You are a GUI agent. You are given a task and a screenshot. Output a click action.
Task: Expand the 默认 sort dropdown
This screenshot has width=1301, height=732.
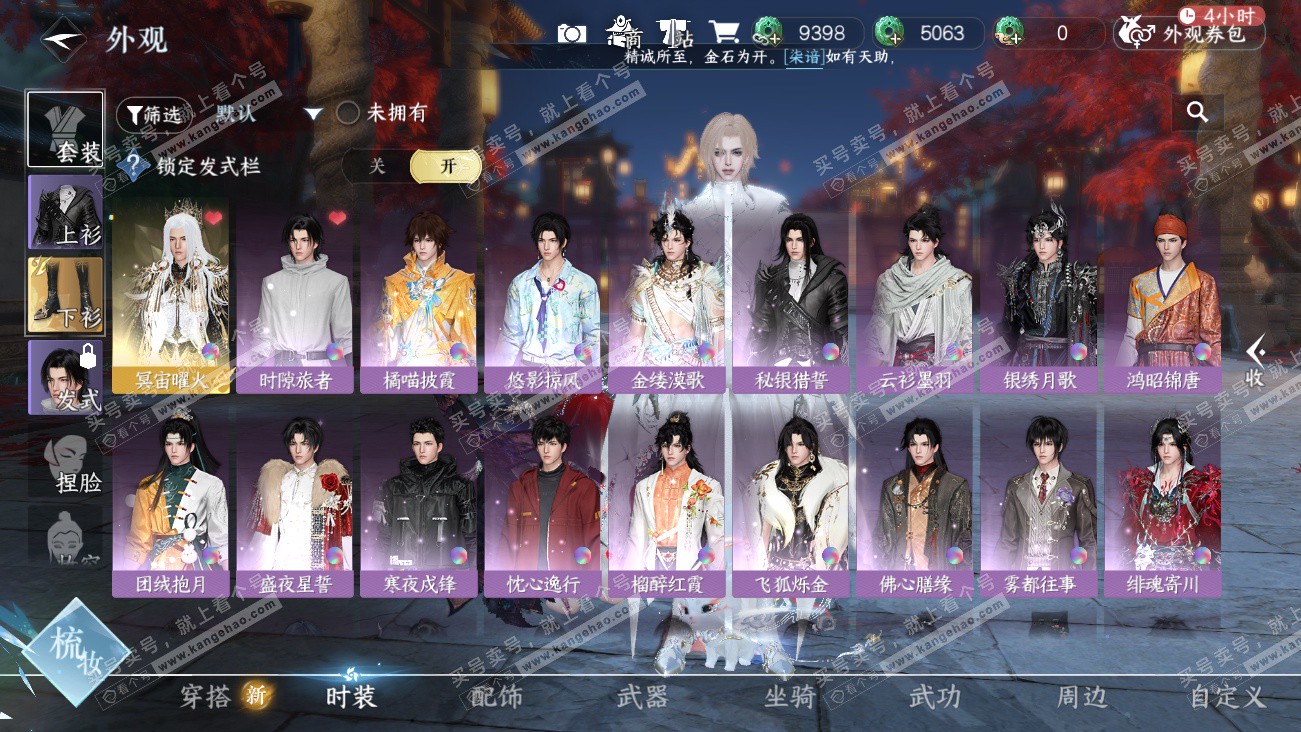pos(313,114)
